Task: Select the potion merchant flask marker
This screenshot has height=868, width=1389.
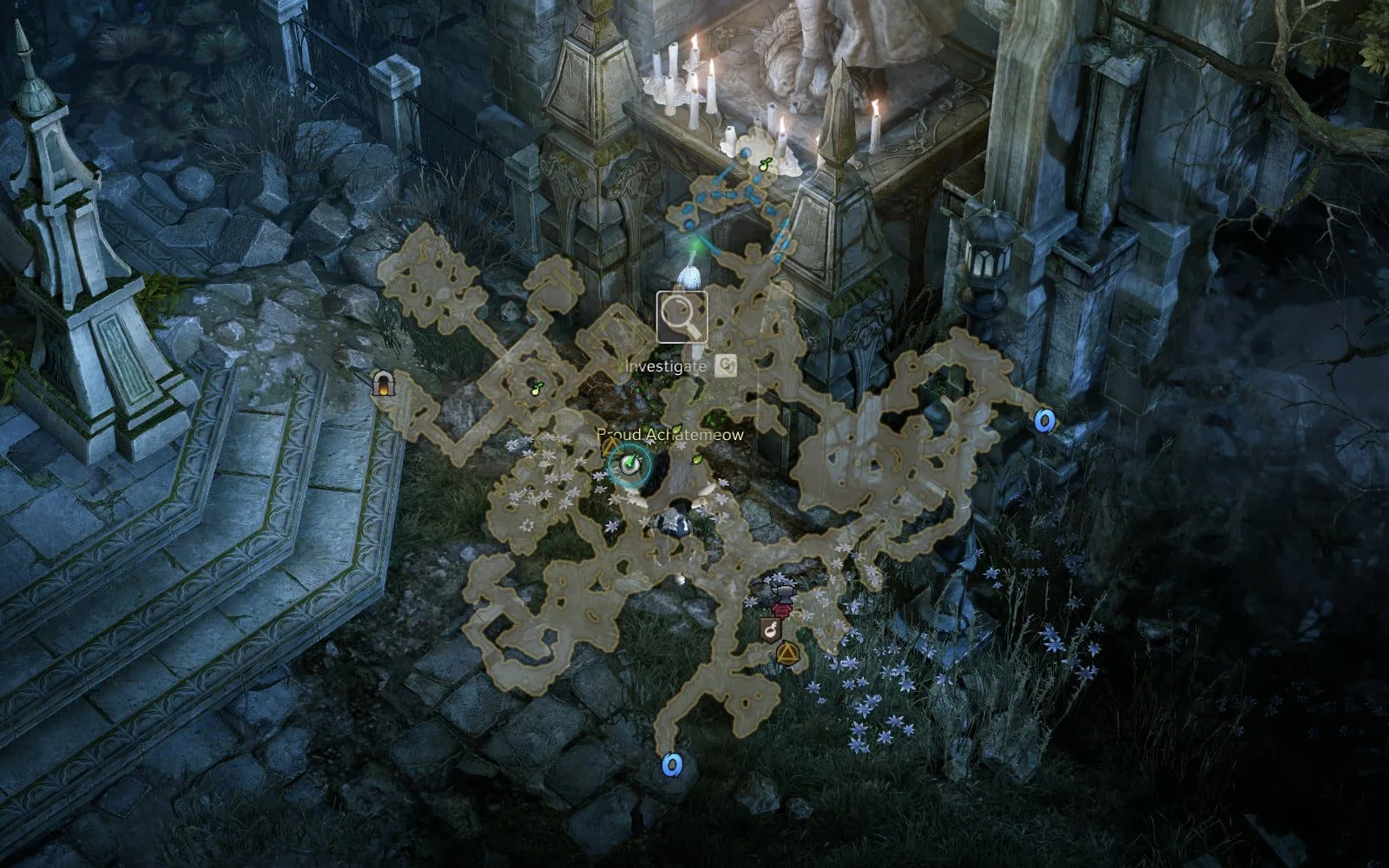Action: pyautogui.click(x=769, y=629)
